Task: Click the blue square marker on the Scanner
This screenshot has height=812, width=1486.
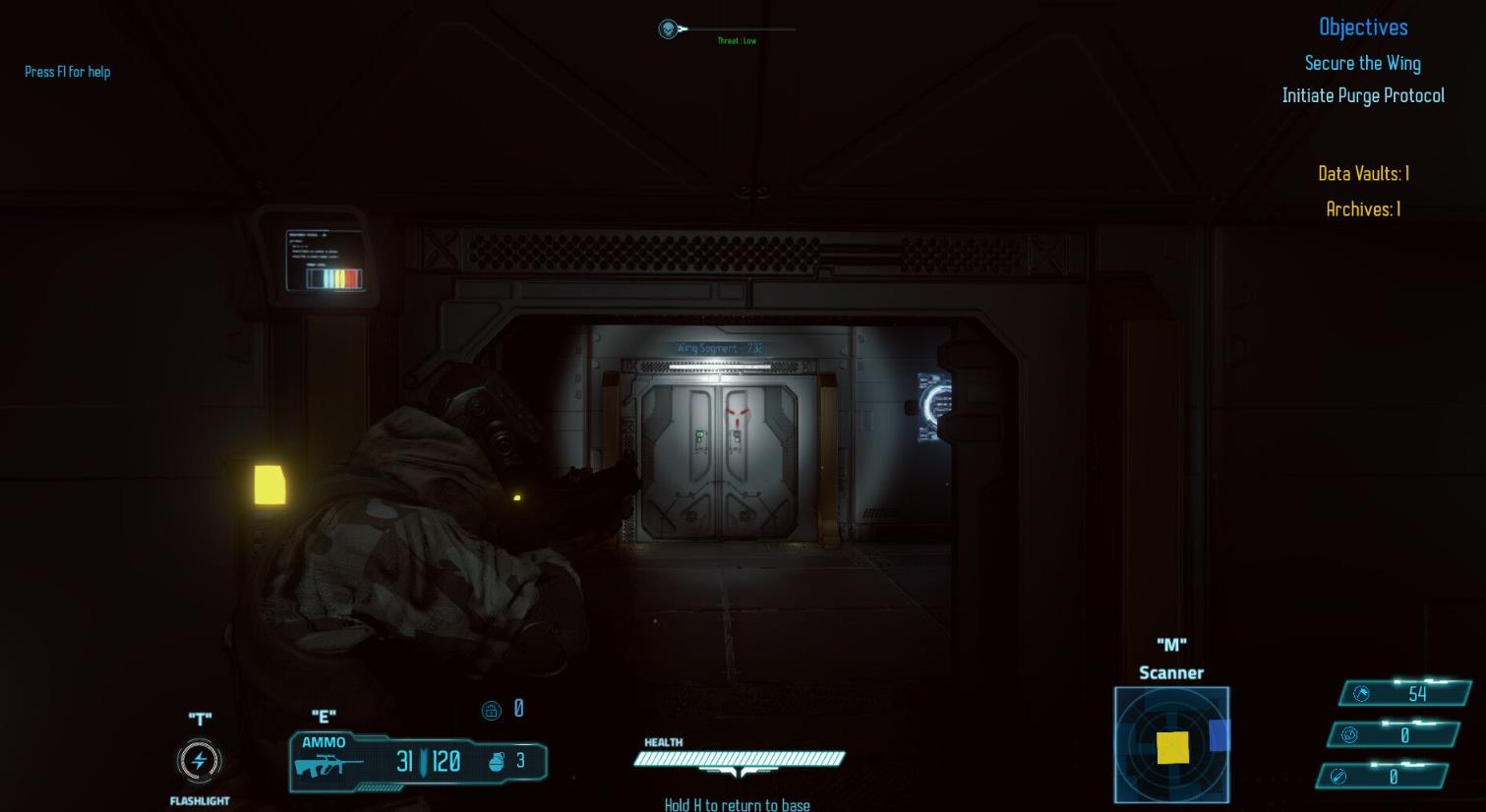Action: point(1219,735)
